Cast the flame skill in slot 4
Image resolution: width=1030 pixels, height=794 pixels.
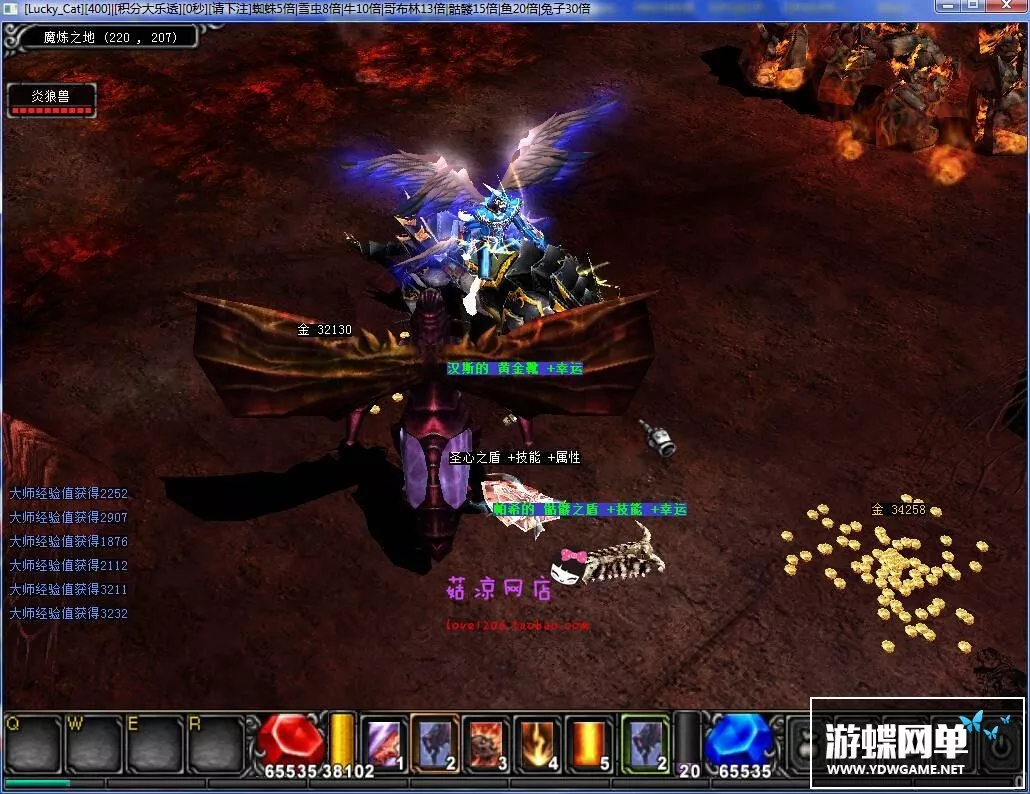coord(538,744)
